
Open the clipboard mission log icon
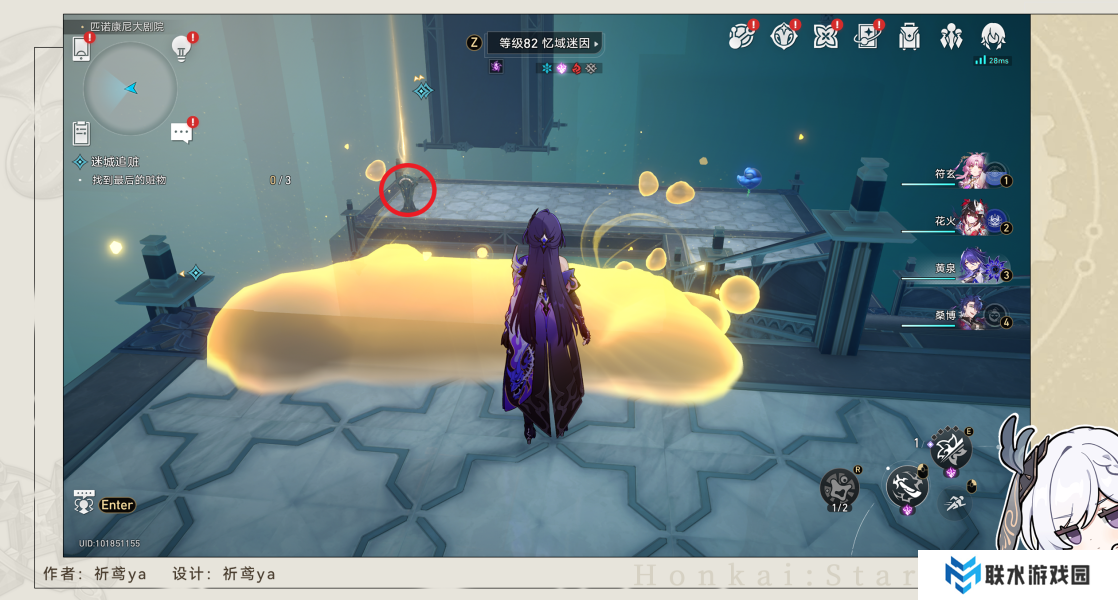[x=82, y=132]
